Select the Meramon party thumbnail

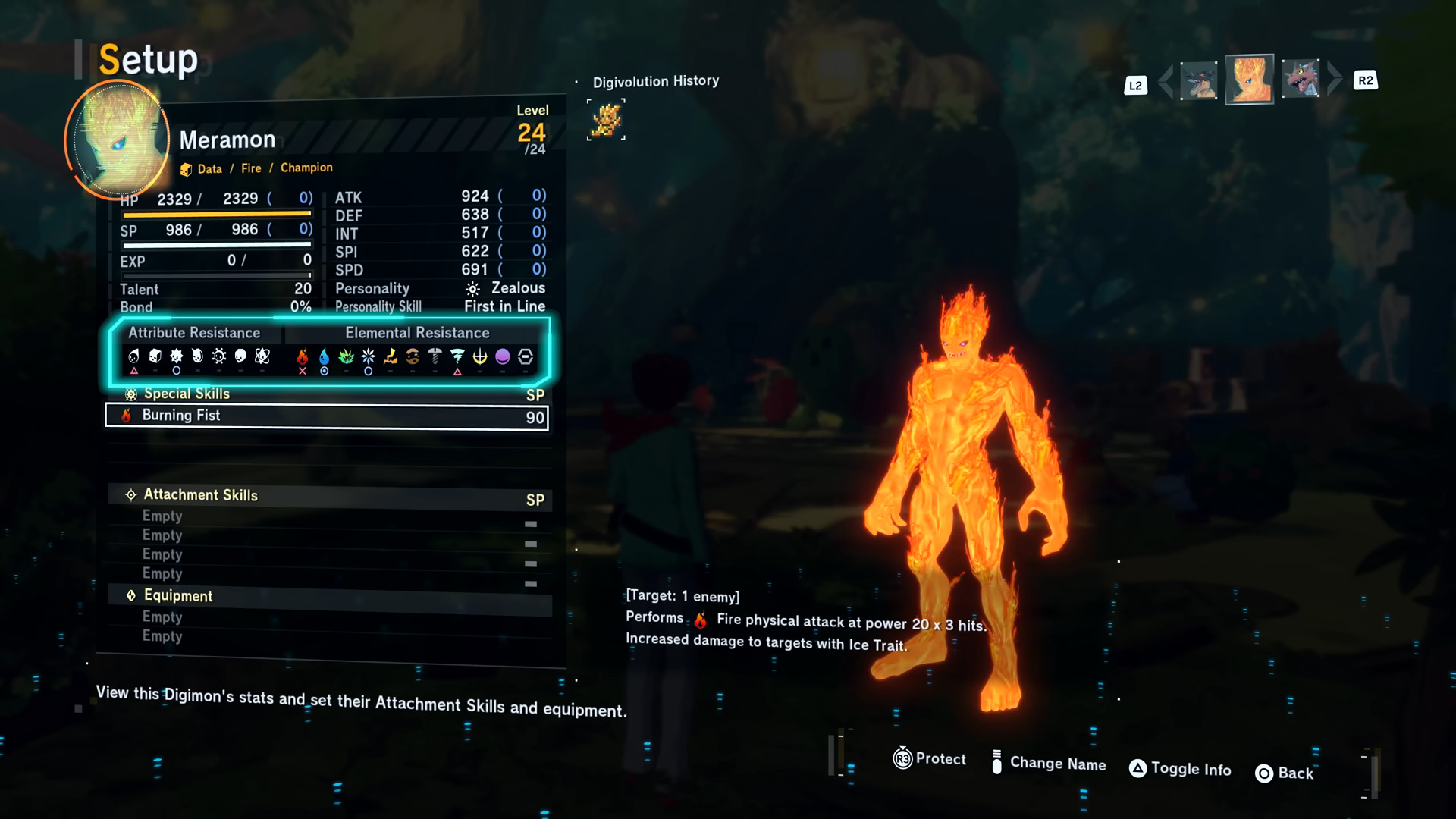(1249, 80)
